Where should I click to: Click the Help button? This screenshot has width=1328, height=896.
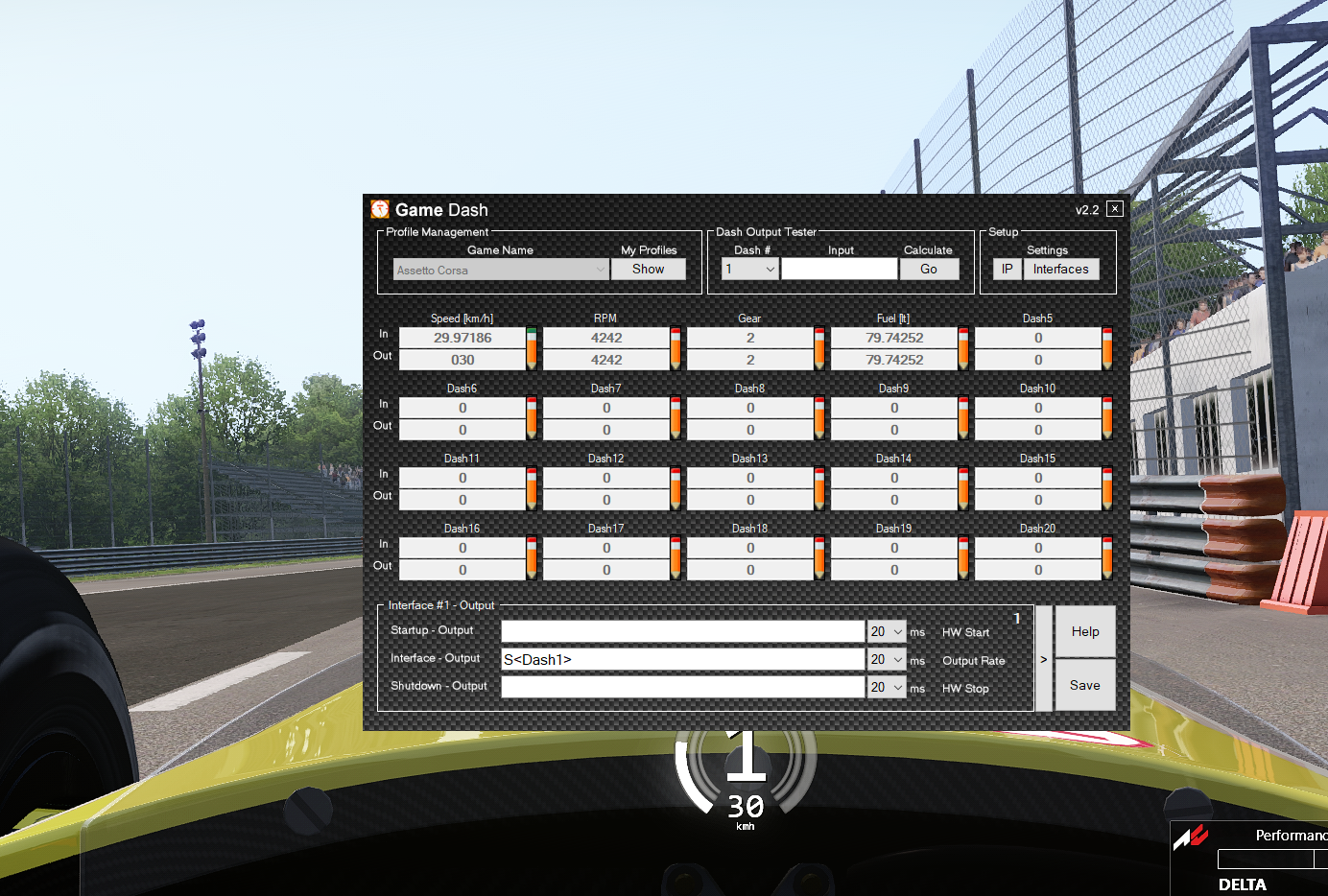point(1085,631)
